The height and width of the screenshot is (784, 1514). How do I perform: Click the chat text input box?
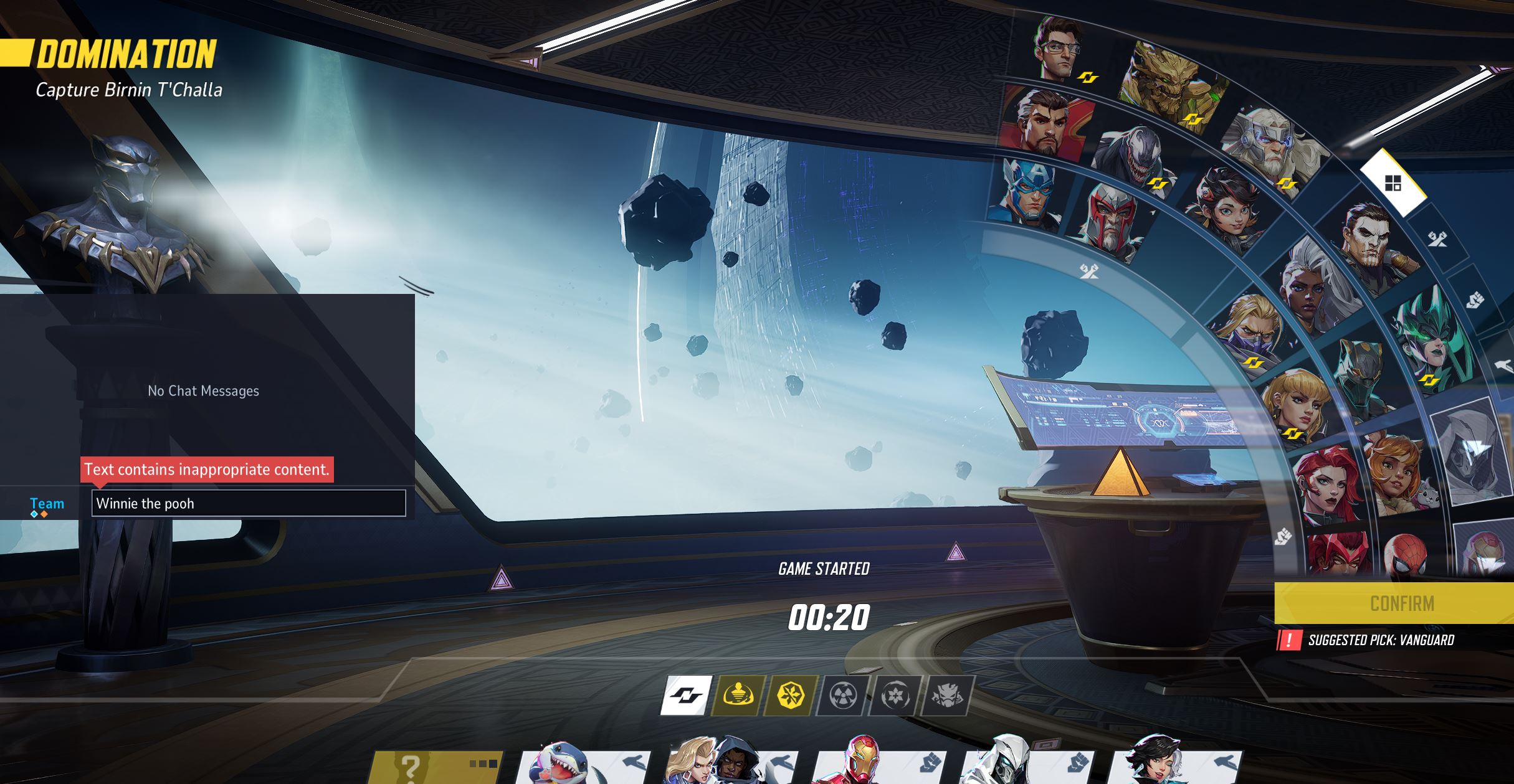tap(249, 503)
